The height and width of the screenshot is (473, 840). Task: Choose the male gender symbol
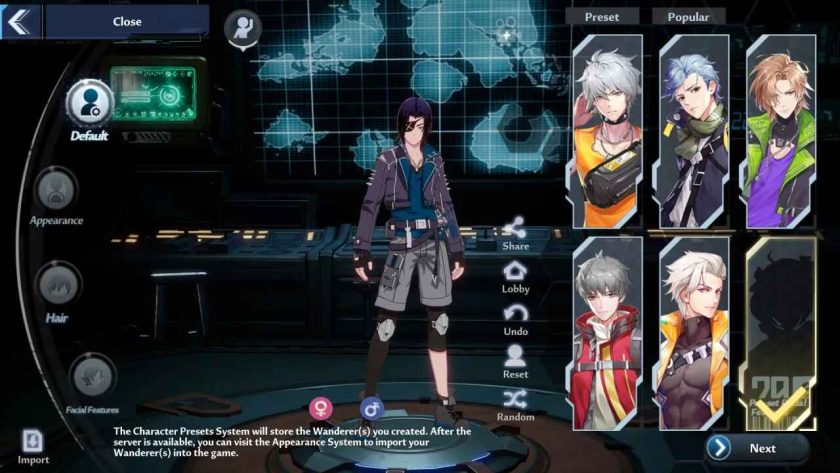(371, 407)
